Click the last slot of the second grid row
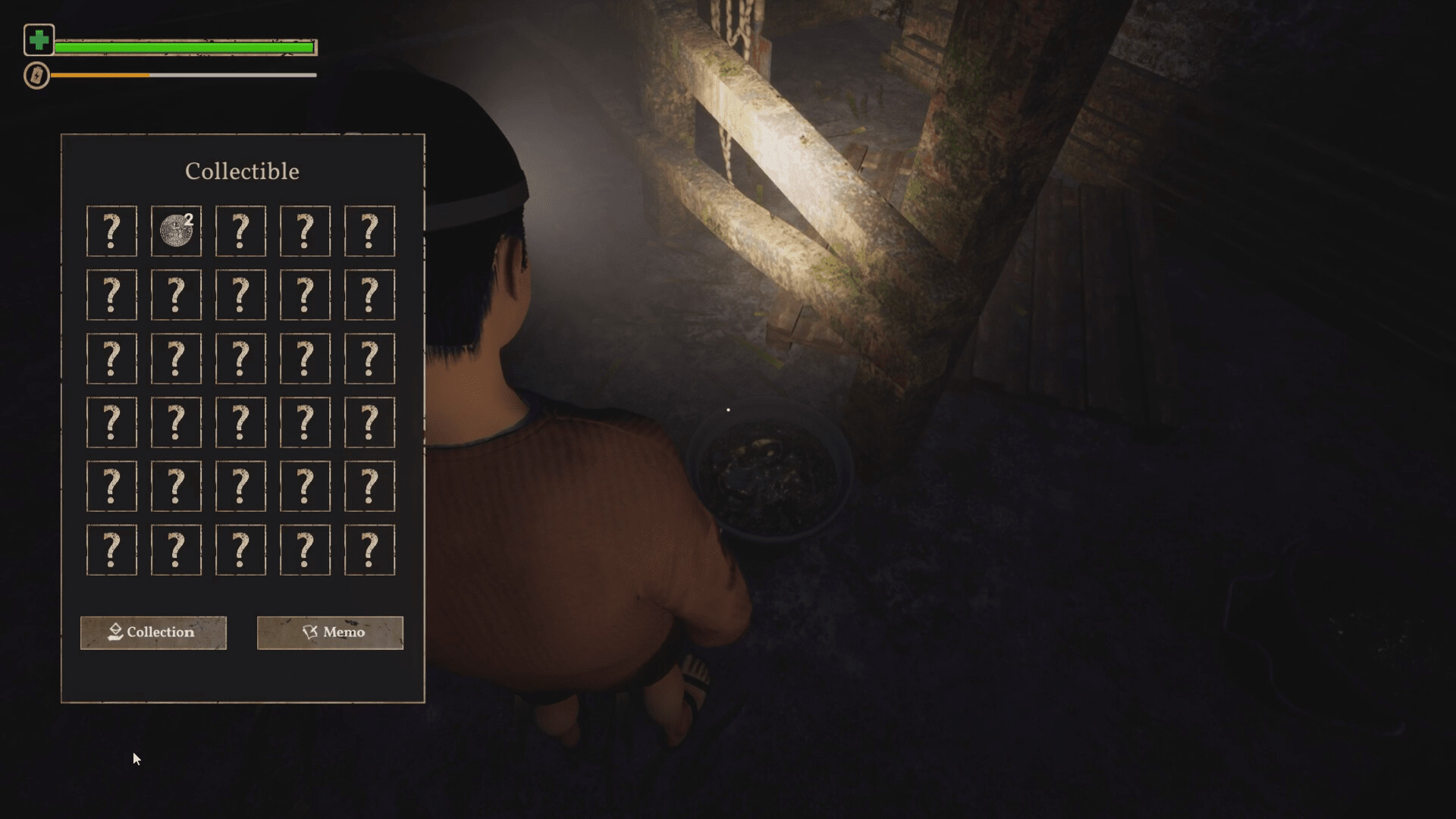 (x=369, y=295)
